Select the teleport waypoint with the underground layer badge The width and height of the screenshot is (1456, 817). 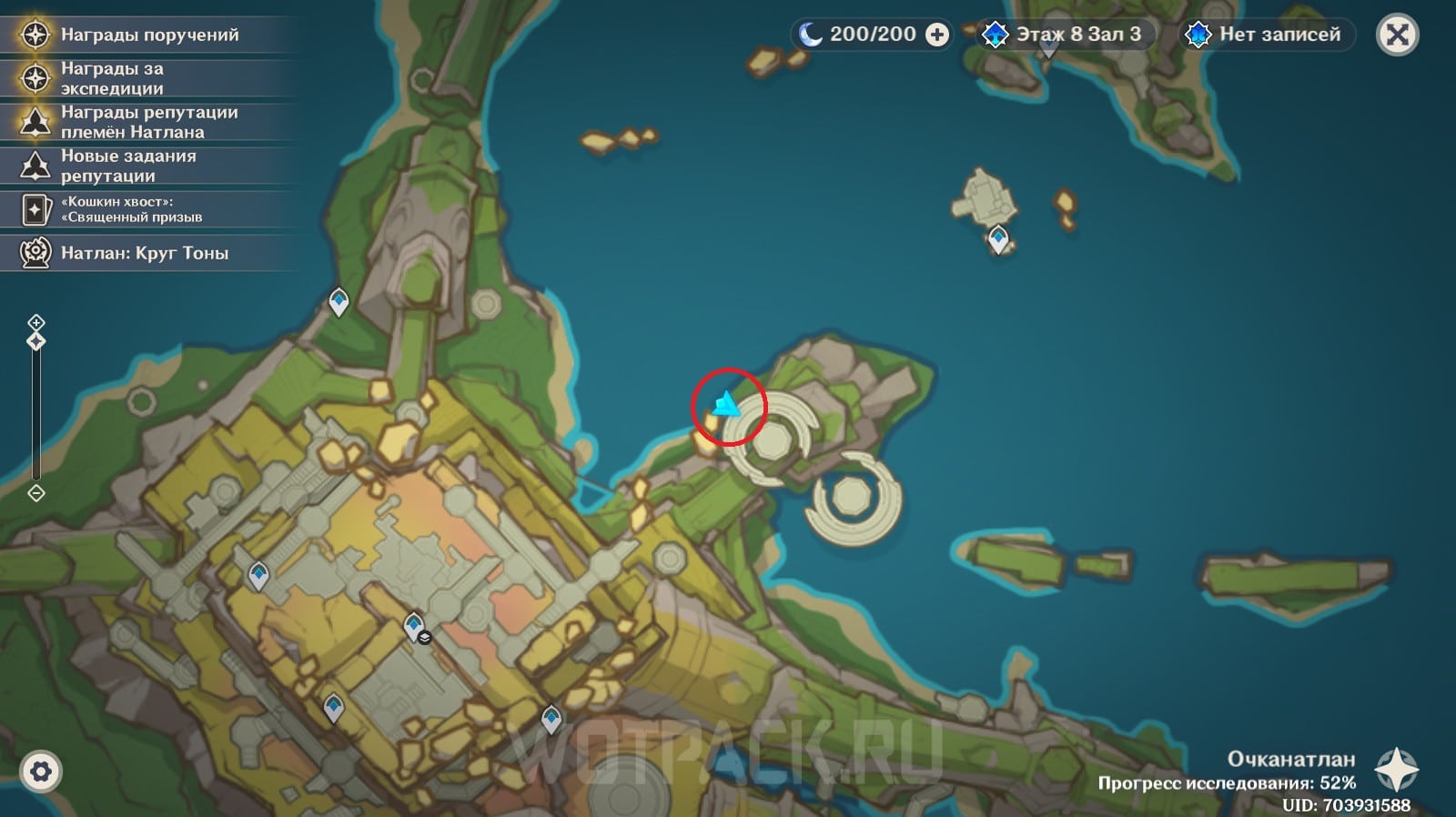coord(414,625)
